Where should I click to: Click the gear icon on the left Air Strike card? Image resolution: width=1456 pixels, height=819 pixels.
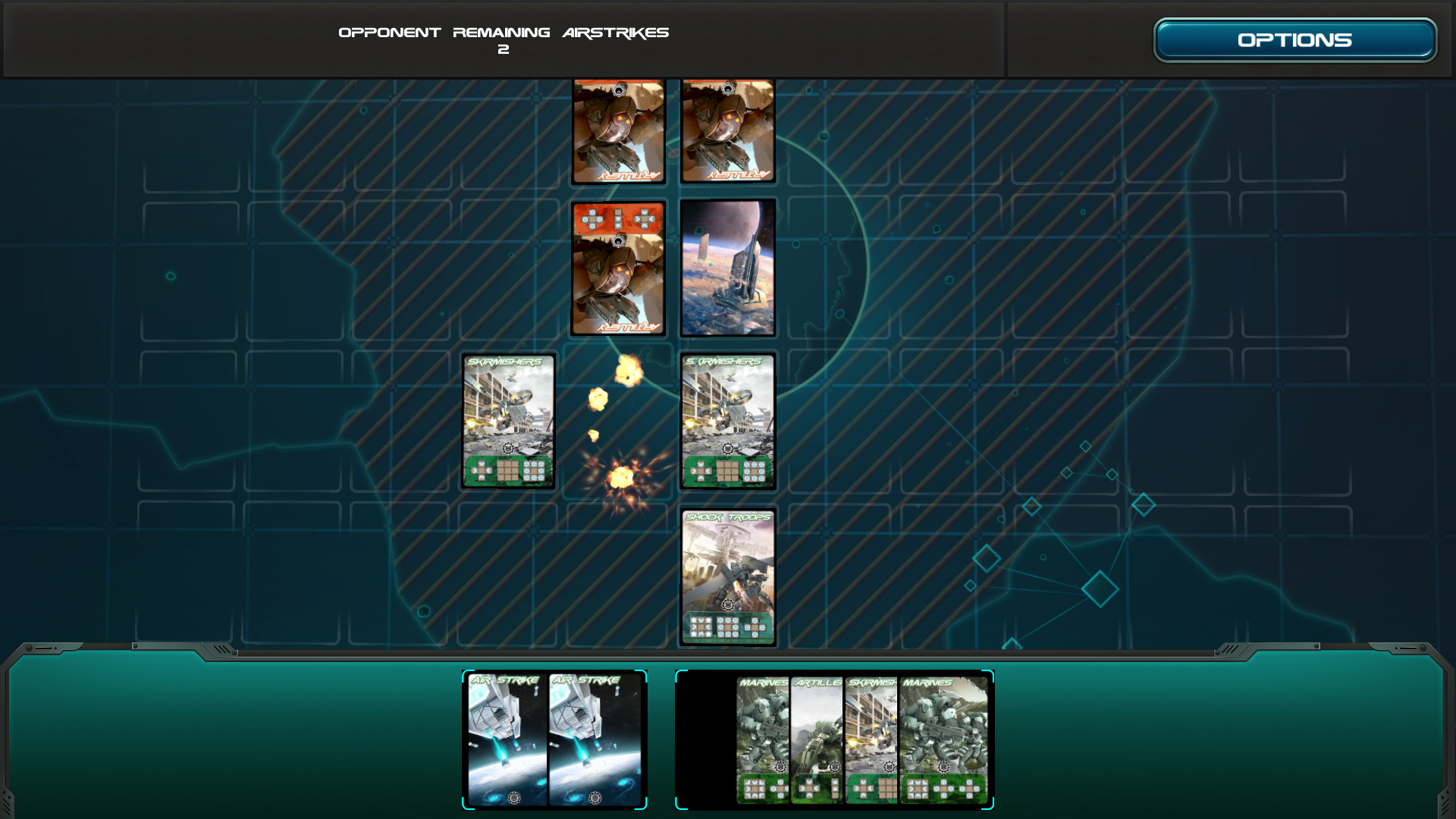pyautogui.click(x=513, y=797)
